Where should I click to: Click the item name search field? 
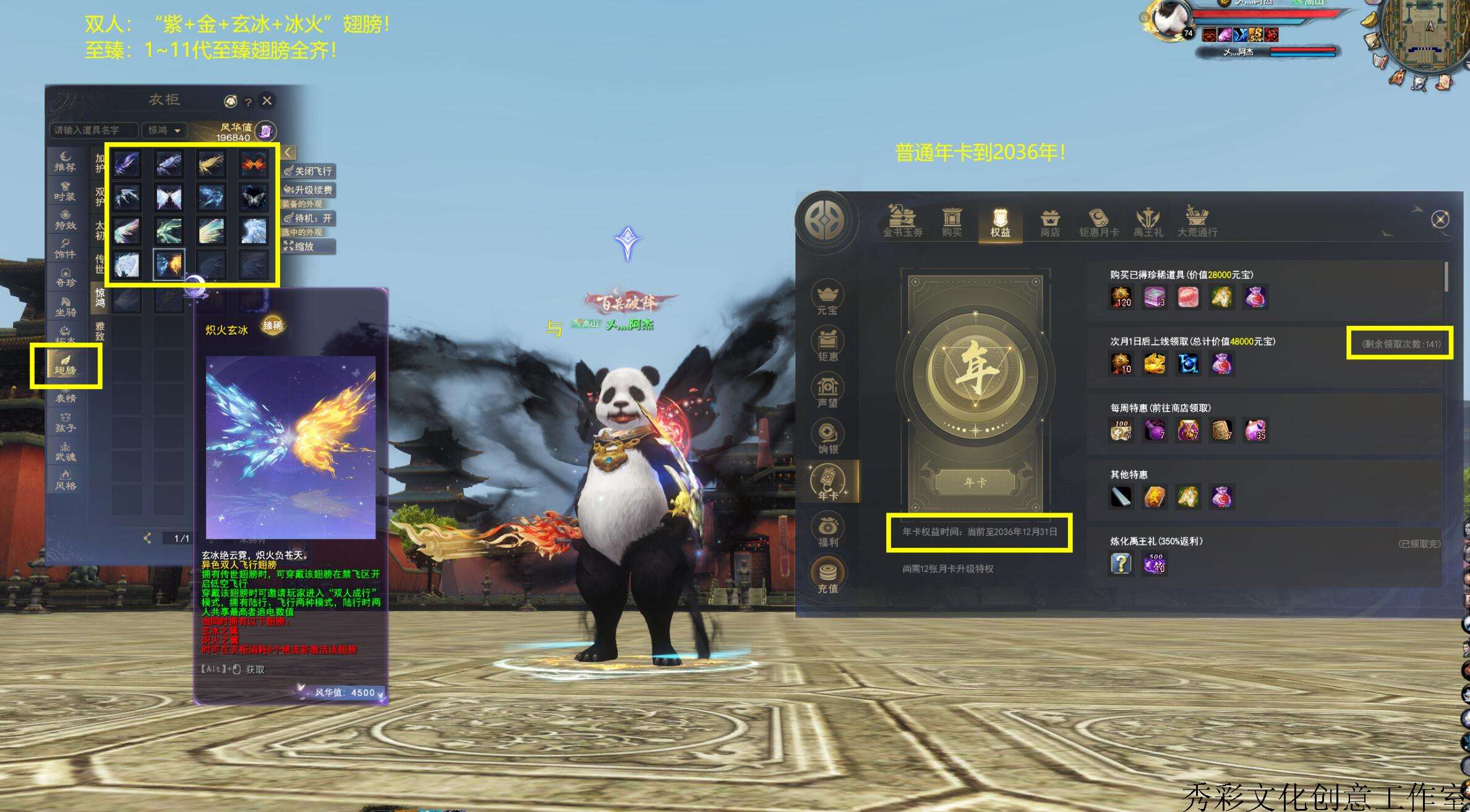[94, 130]
